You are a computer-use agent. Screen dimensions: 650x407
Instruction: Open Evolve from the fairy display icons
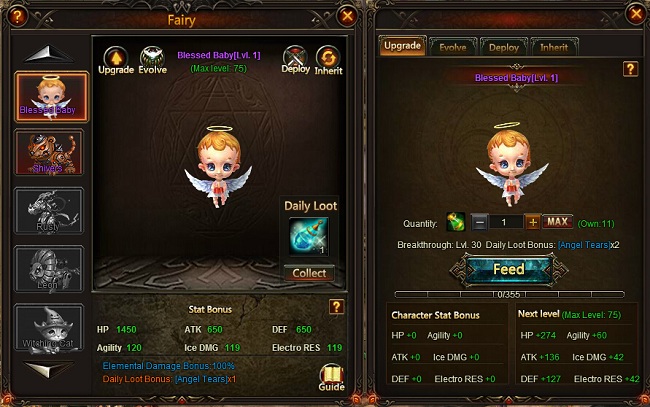(153, 56)
